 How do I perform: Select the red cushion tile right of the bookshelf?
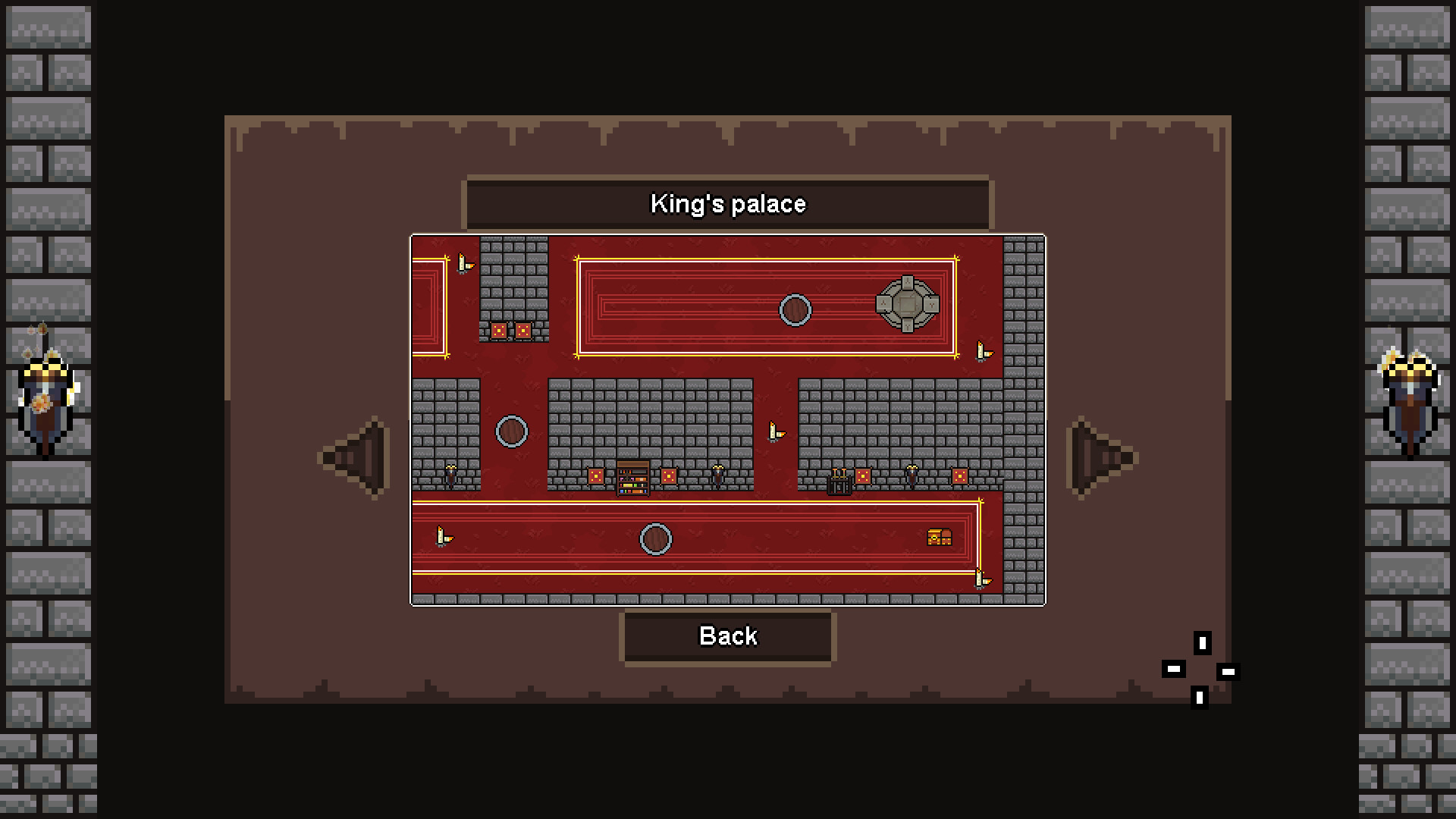[670, 476]
